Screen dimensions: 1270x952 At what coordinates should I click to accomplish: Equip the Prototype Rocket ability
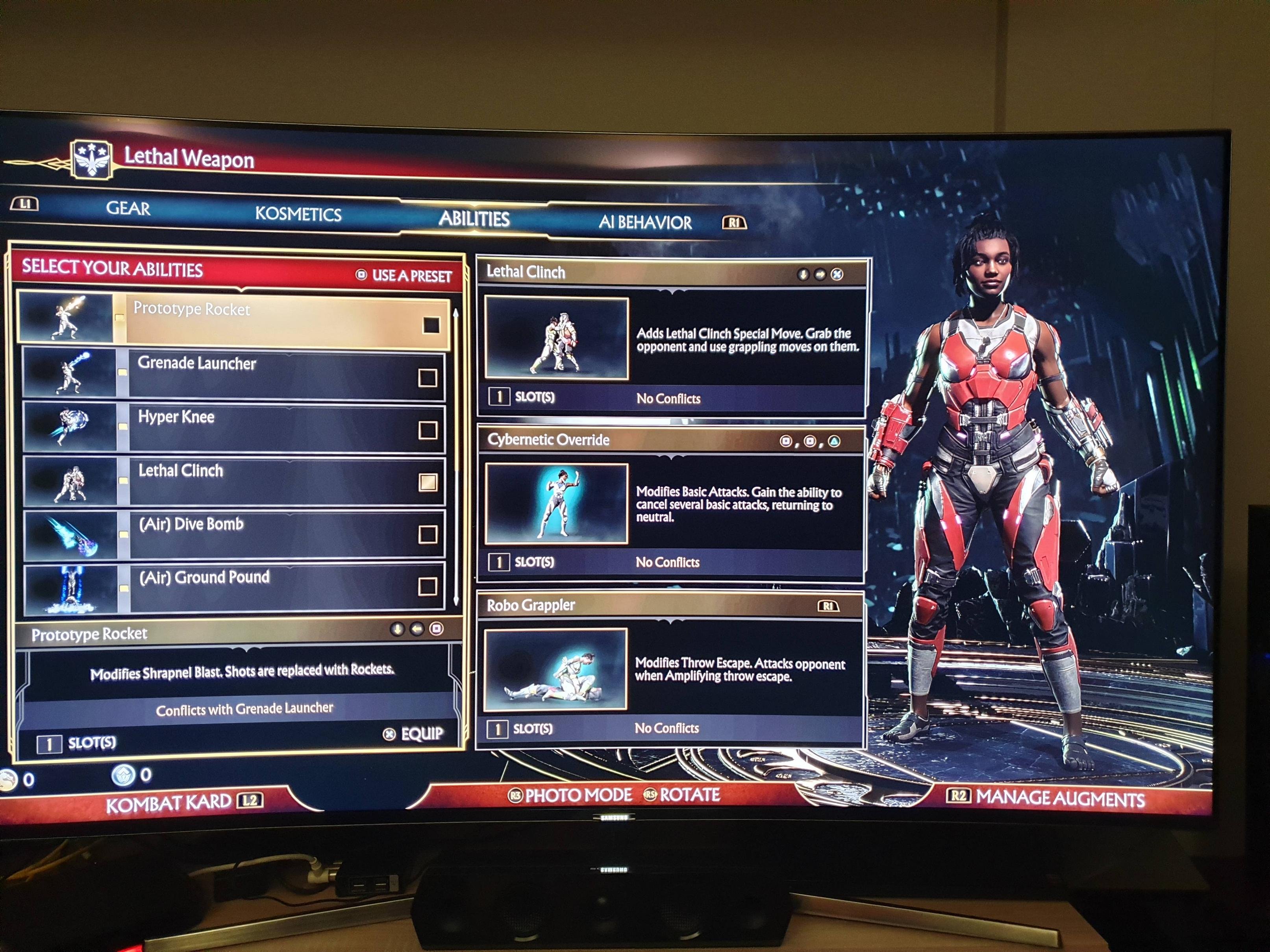(415, 734)
